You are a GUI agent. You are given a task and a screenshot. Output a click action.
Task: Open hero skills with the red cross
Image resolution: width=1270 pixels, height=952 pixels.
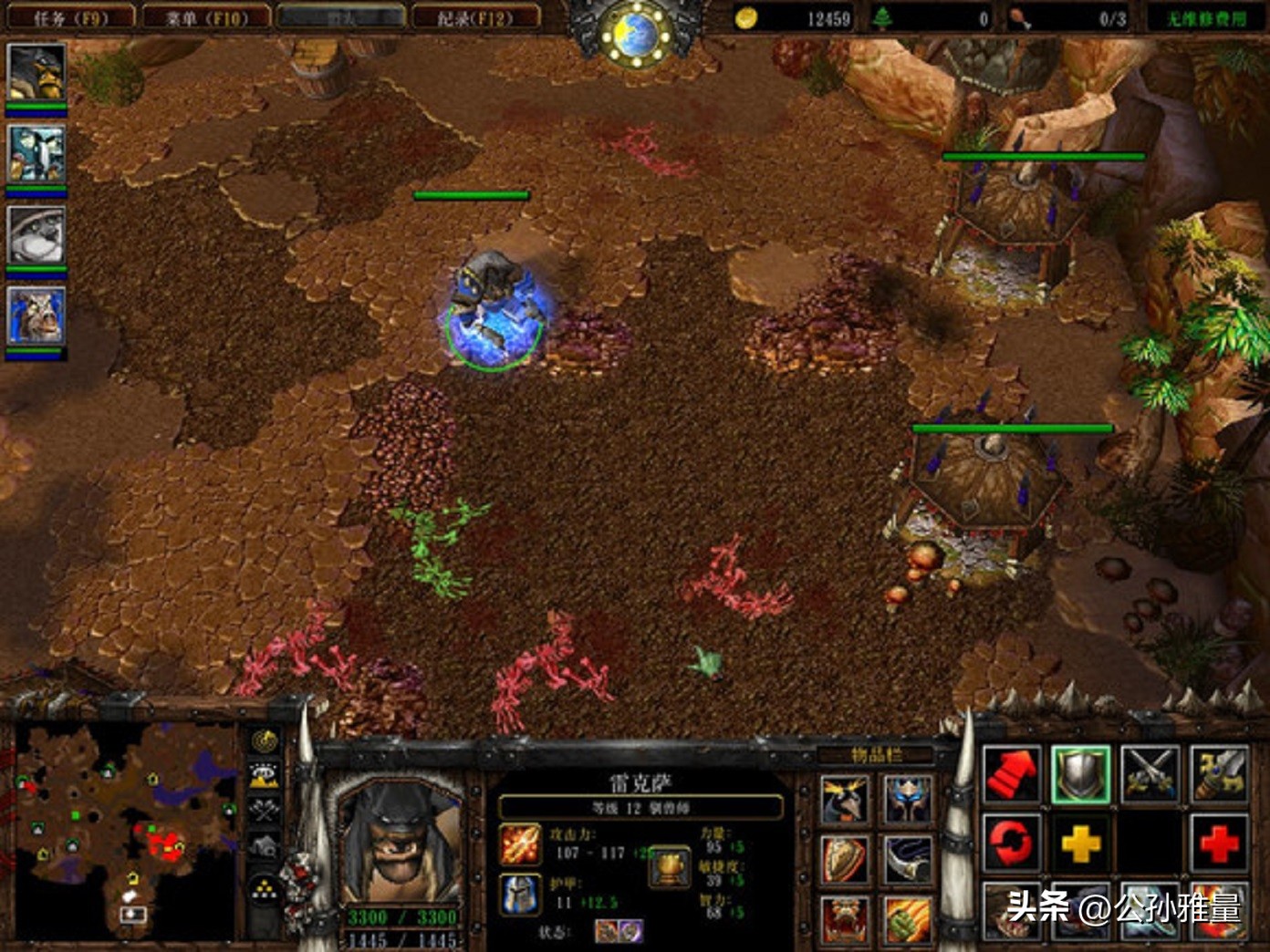[x=1218, y=843]
